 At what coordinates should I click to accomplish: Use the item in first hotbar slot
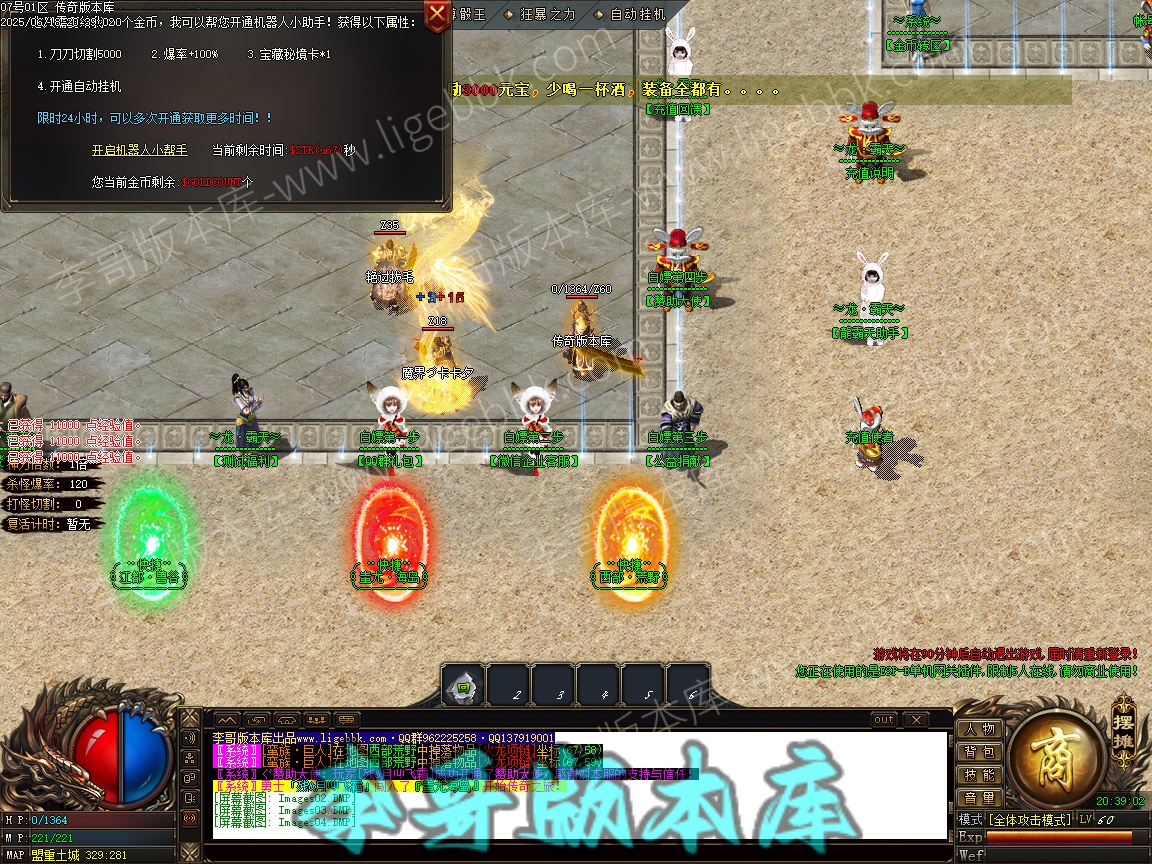pyautogui.click(x=464, y=686)
